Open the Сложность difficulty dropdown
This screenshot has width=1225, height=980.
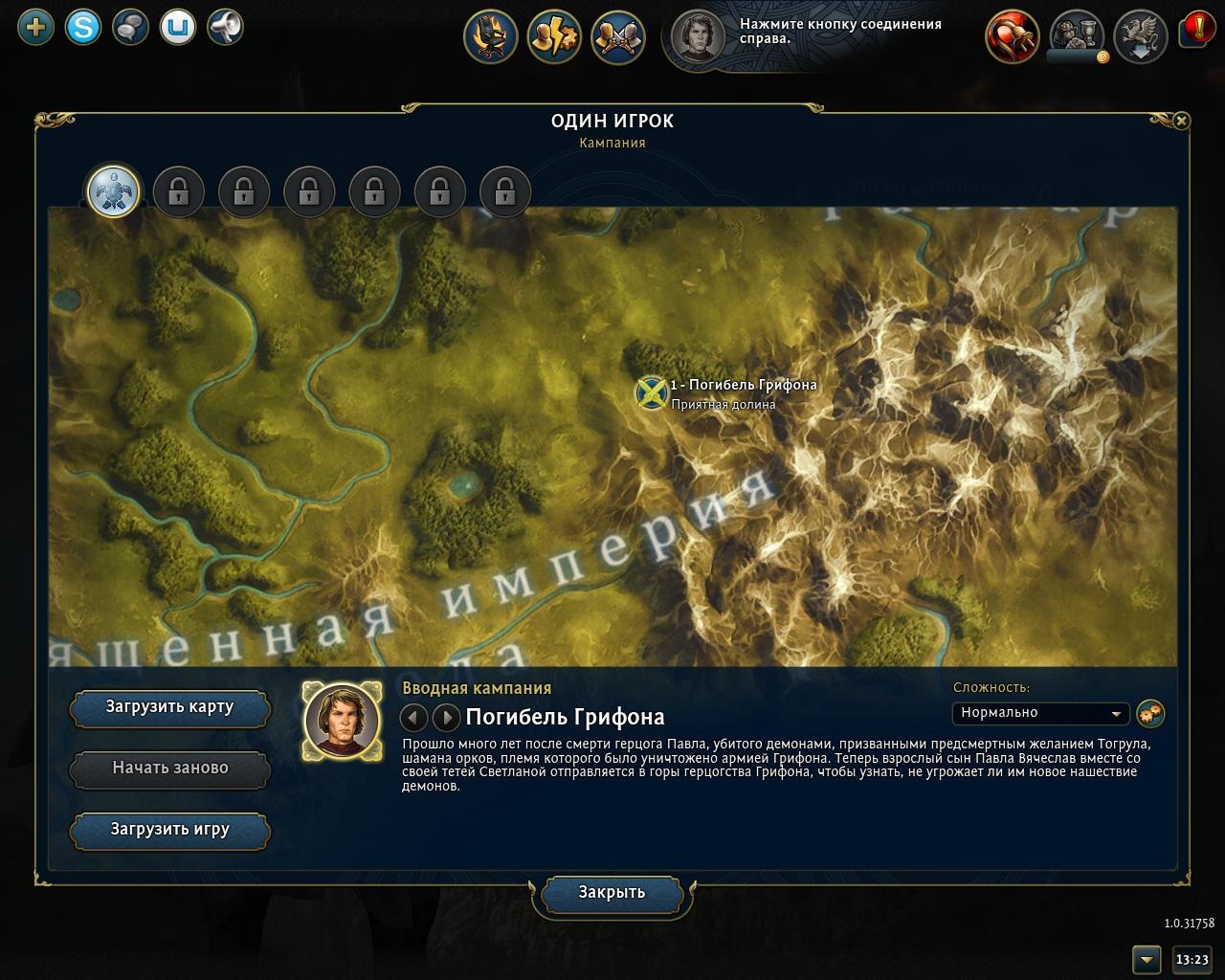(1040, 713)
